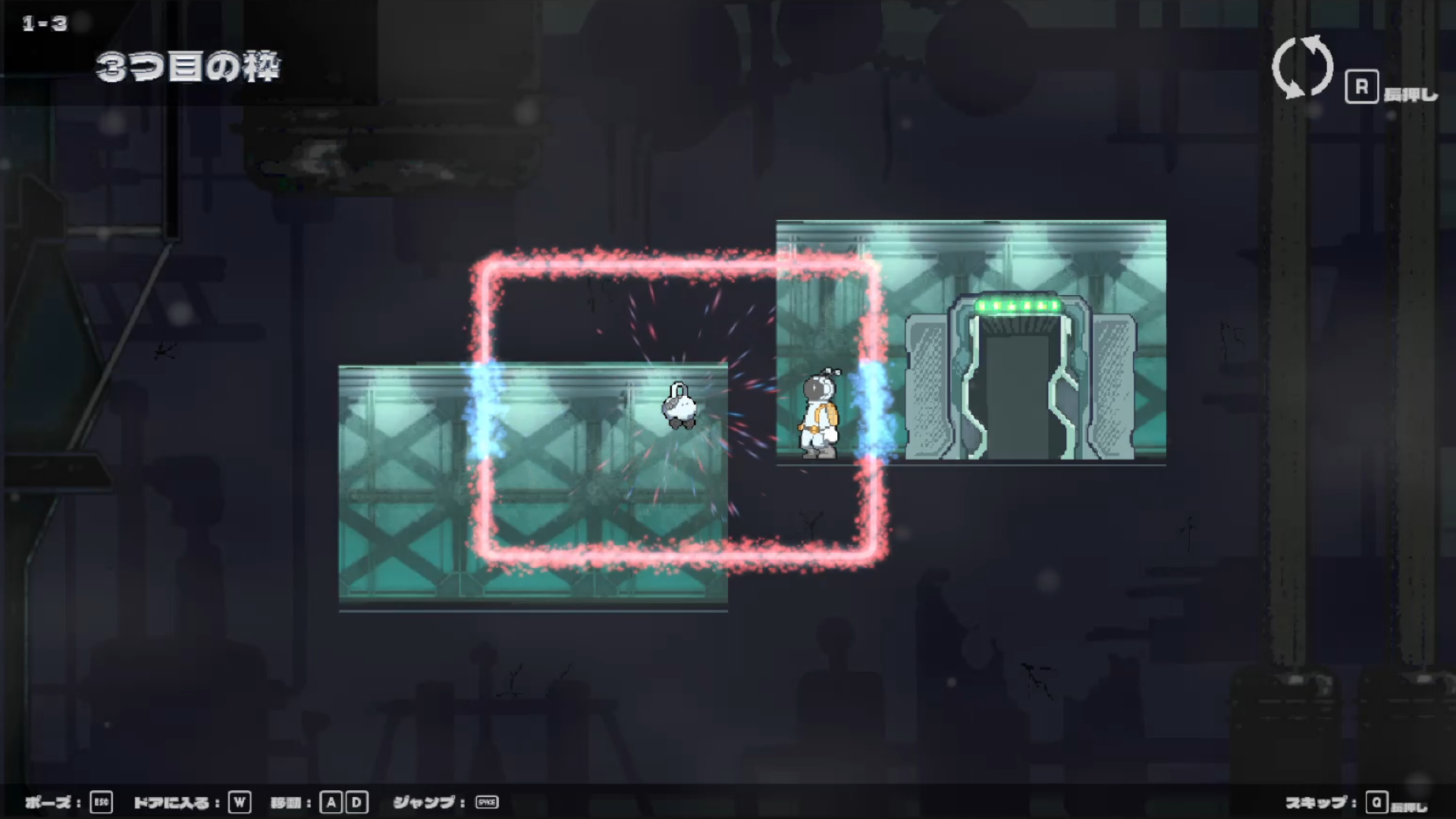Click the SPACE key jump icon
Viewport: 1456px width, 819px height.
click(x=486, y=802)
